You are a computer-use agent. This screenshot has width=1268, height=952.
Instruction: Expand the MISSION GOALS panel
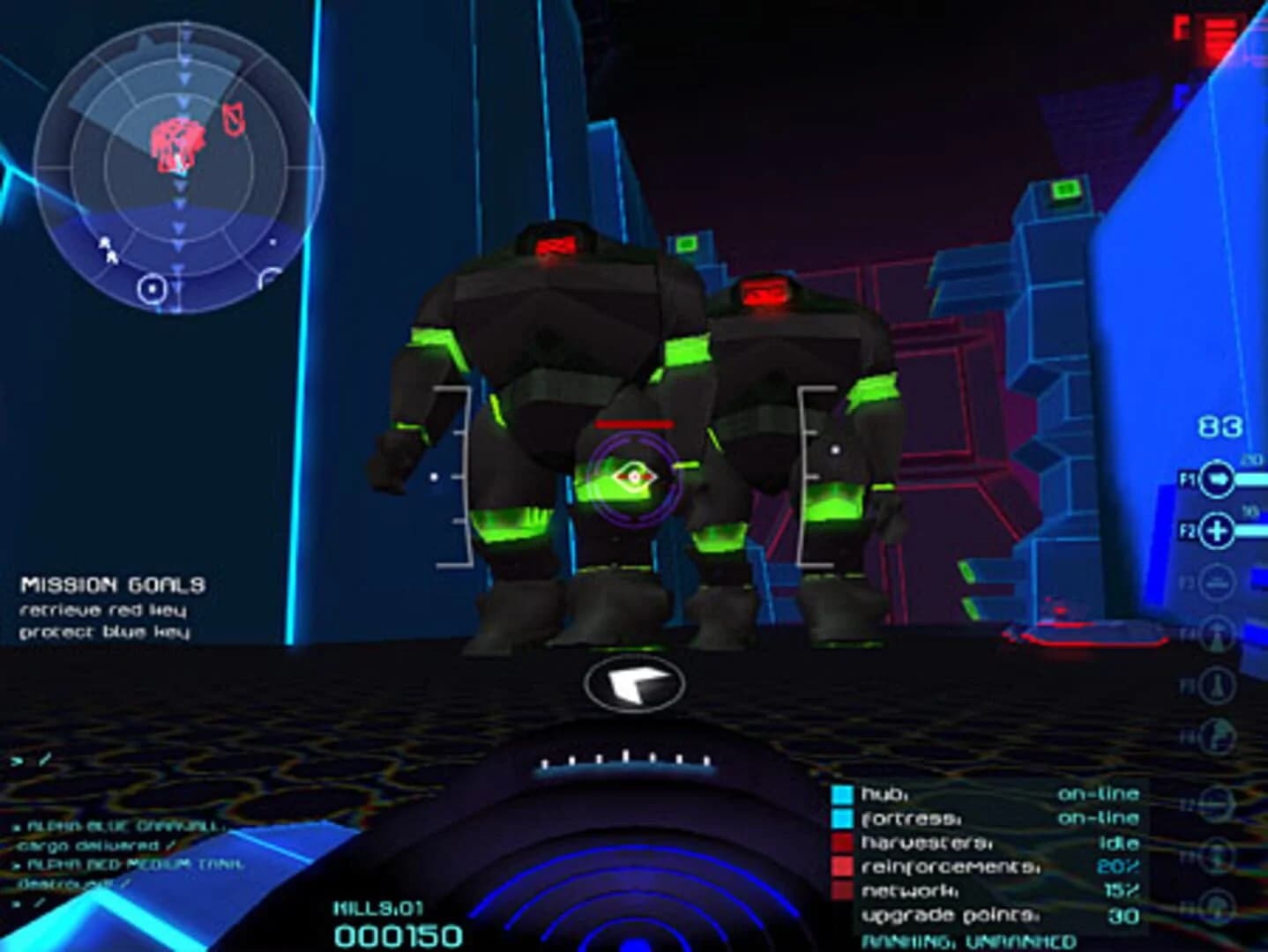(112, 584)
